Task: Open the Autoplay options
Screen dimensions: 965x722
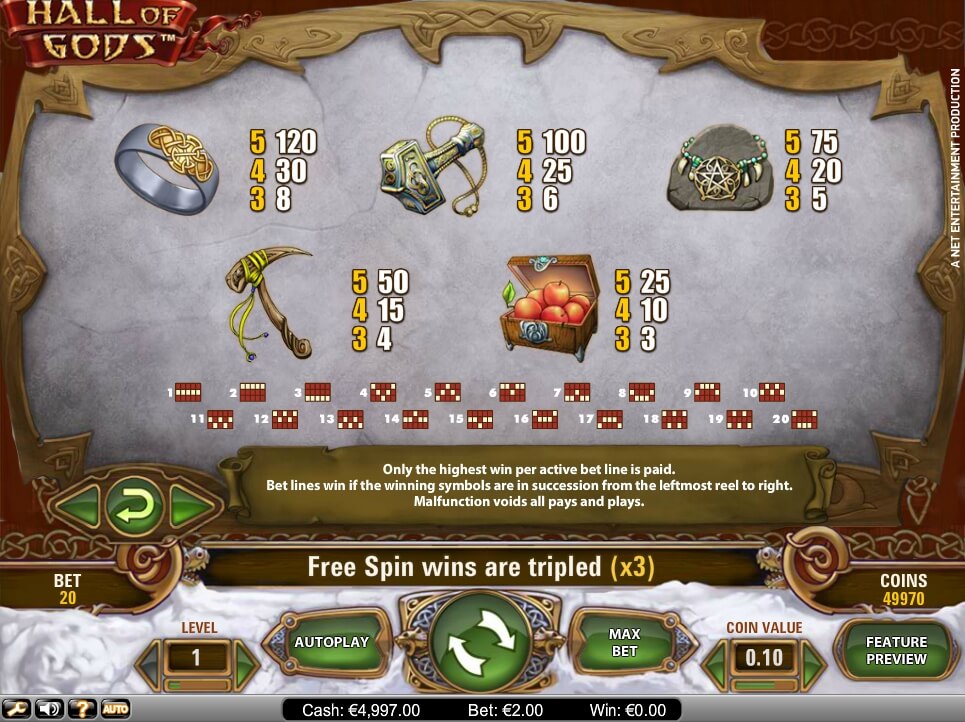Action: point(331,642)
